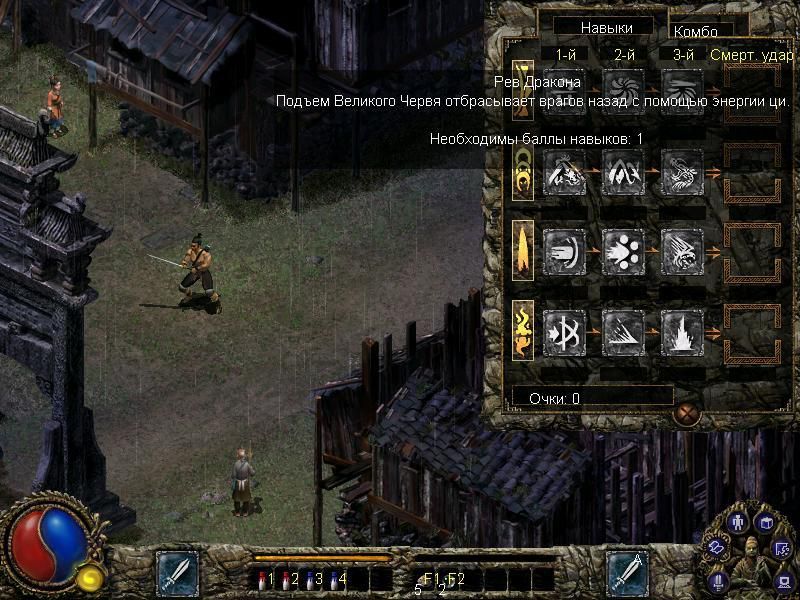Select the crescent wave skill icon
This screenshot has height=600, width=800.
564,250
